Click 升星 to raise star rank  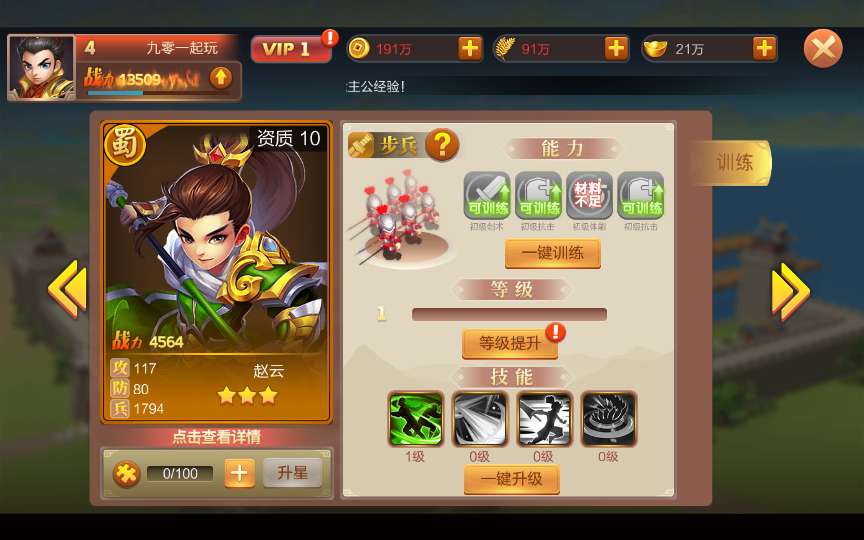point(292,473)
